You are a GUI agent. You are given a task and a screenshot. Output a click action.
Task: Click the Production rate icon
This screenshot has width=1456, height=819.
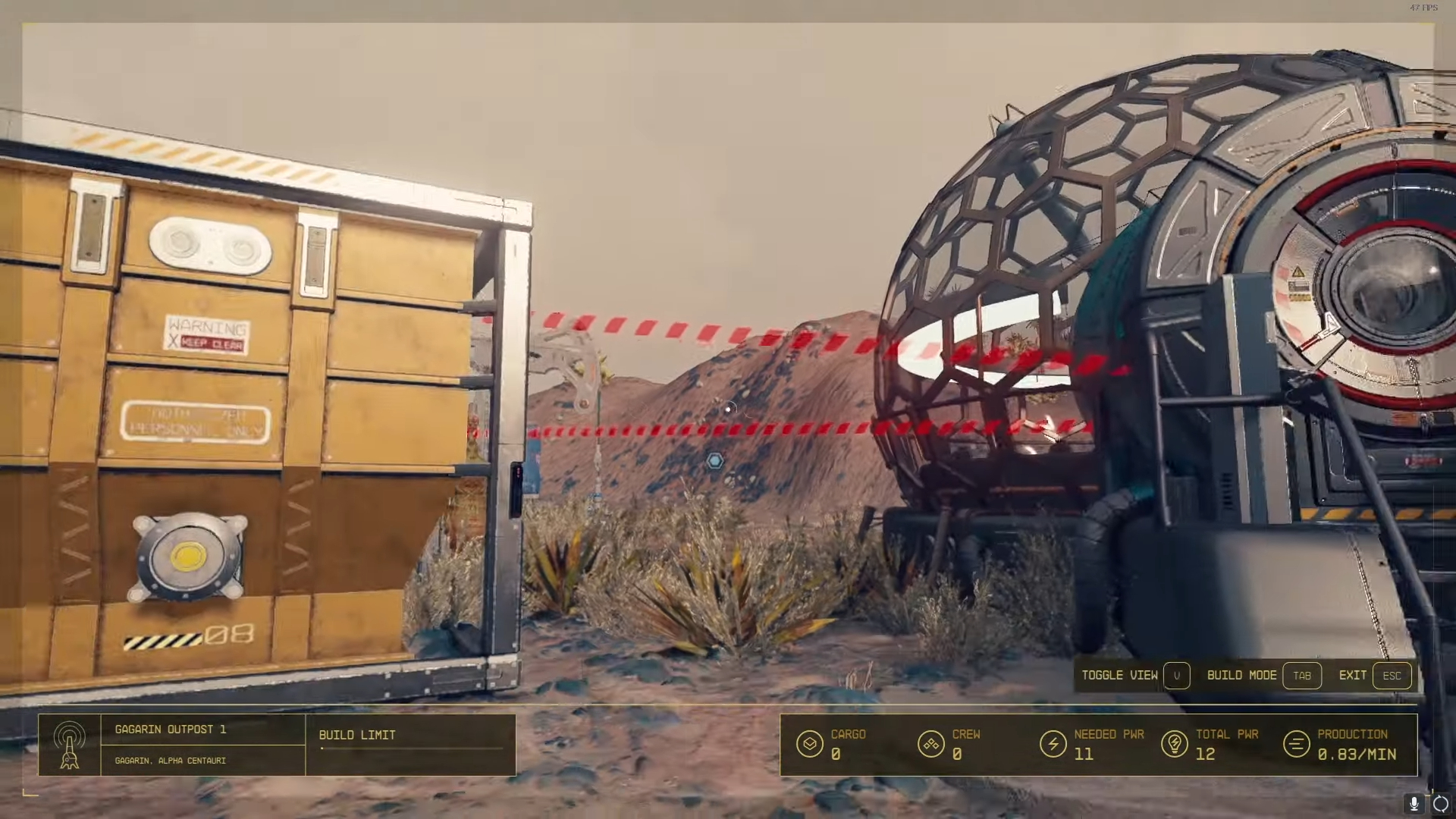pos(1294,744)
